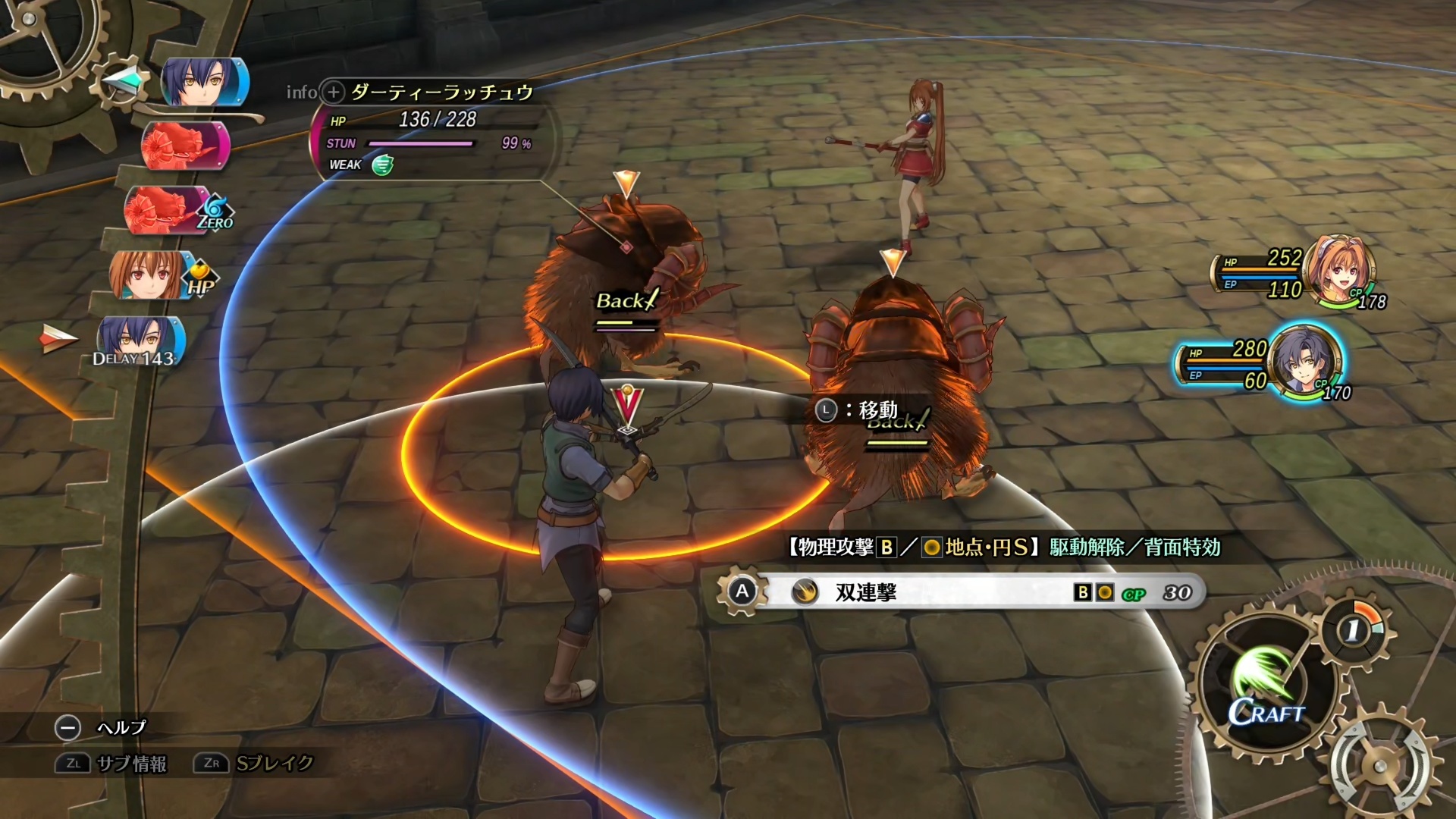Screen dimensions: 1456x819
Task: Select Estelle's party status portrait
Action: point(1339,270)
